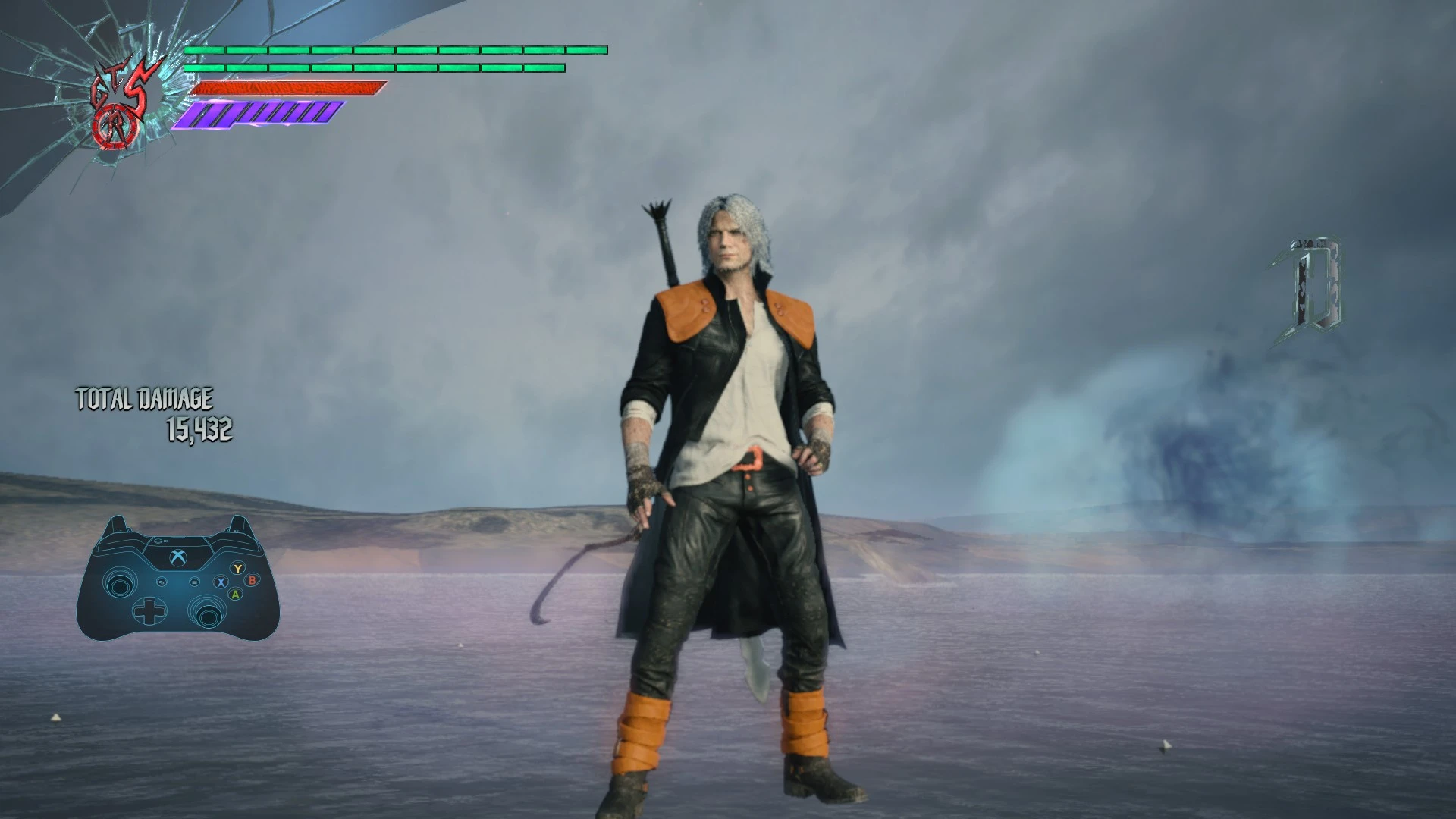The height and width of the screenshot is (819, 1456).
Task: Click the 15,432 damage value
Action: point(201,428)
